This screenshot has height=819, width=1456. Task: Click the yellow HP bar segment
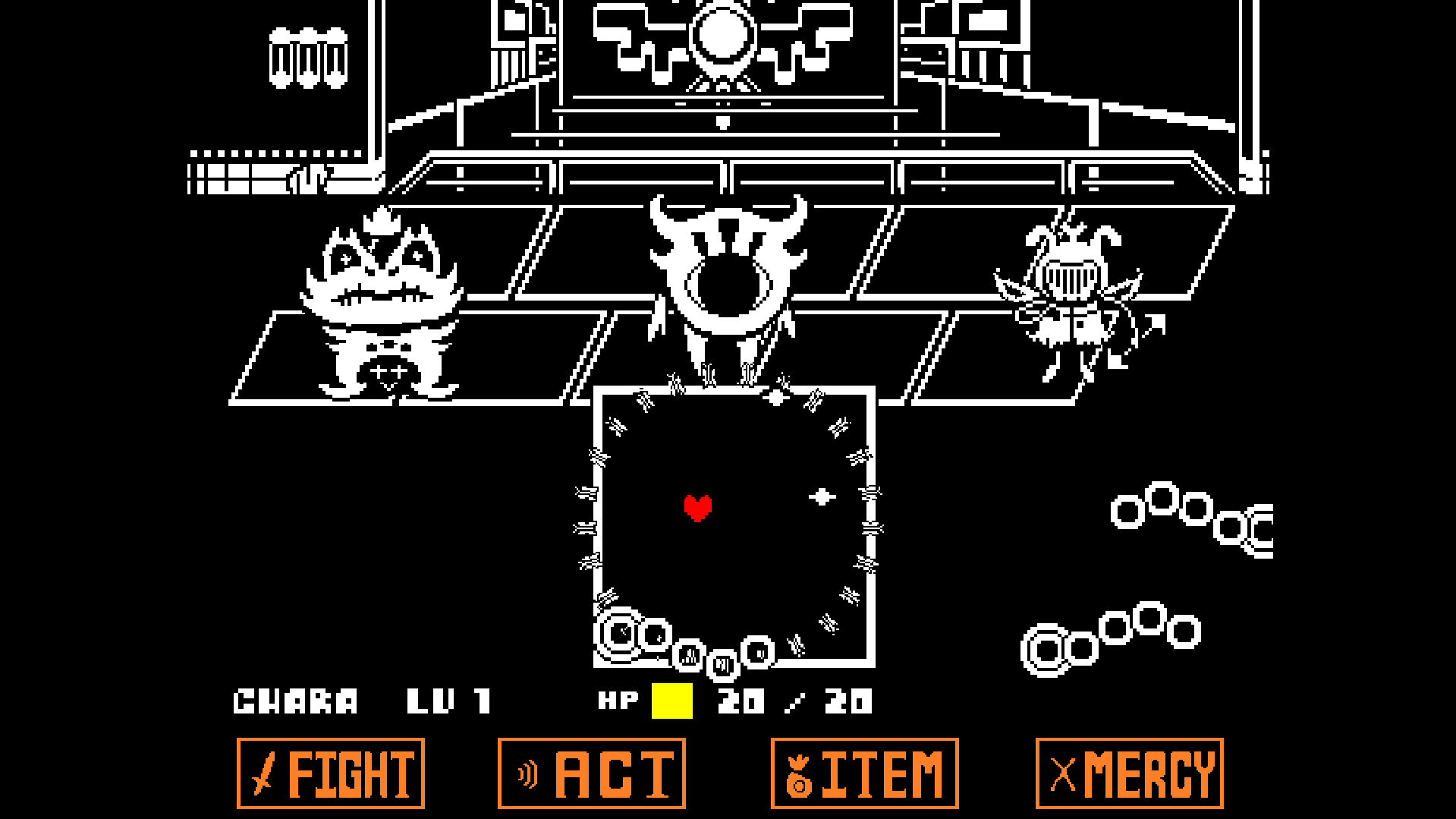[671, 699]
